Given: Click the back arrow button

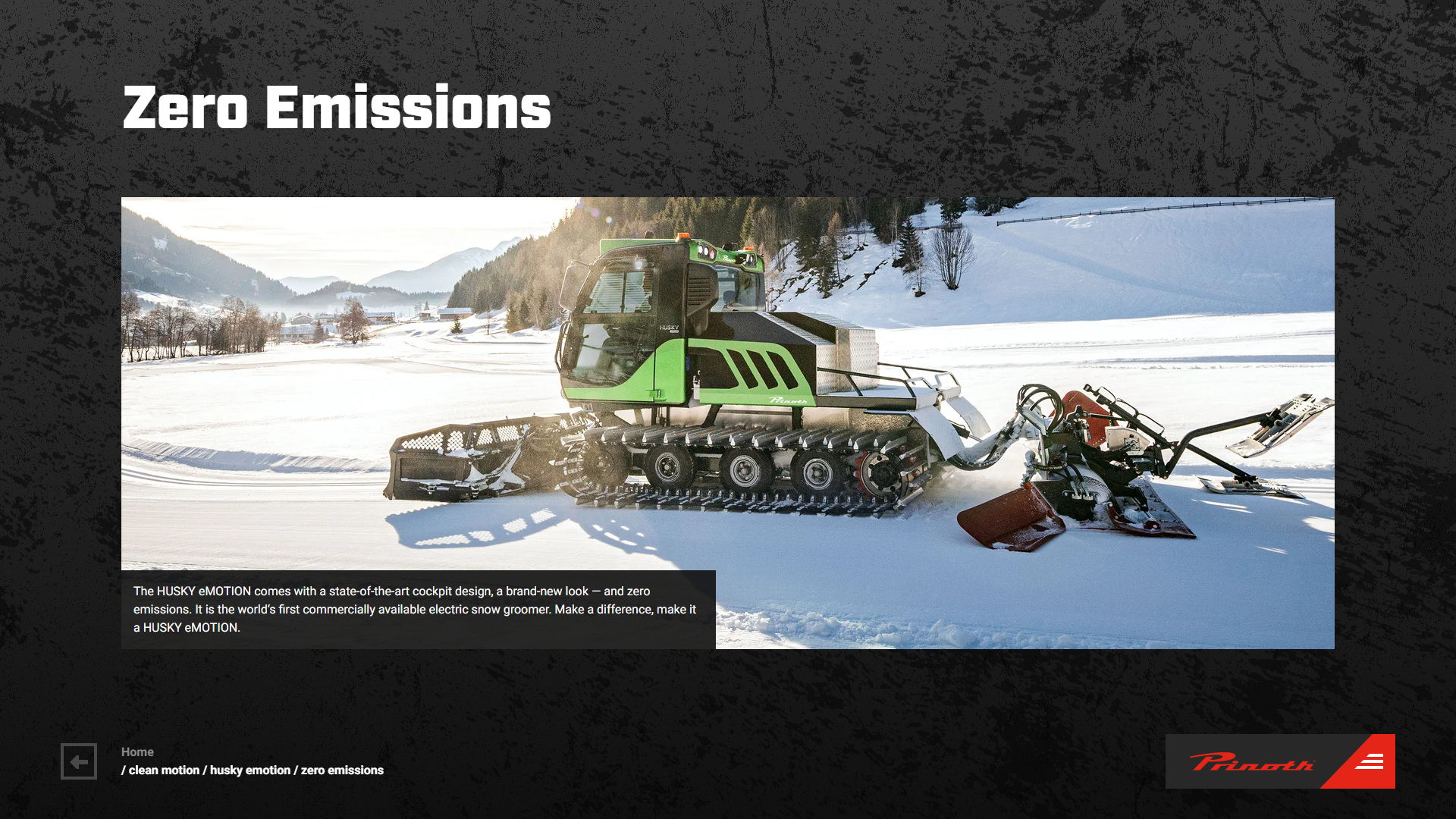Looking at the screenshot, I should click(79, 761).
